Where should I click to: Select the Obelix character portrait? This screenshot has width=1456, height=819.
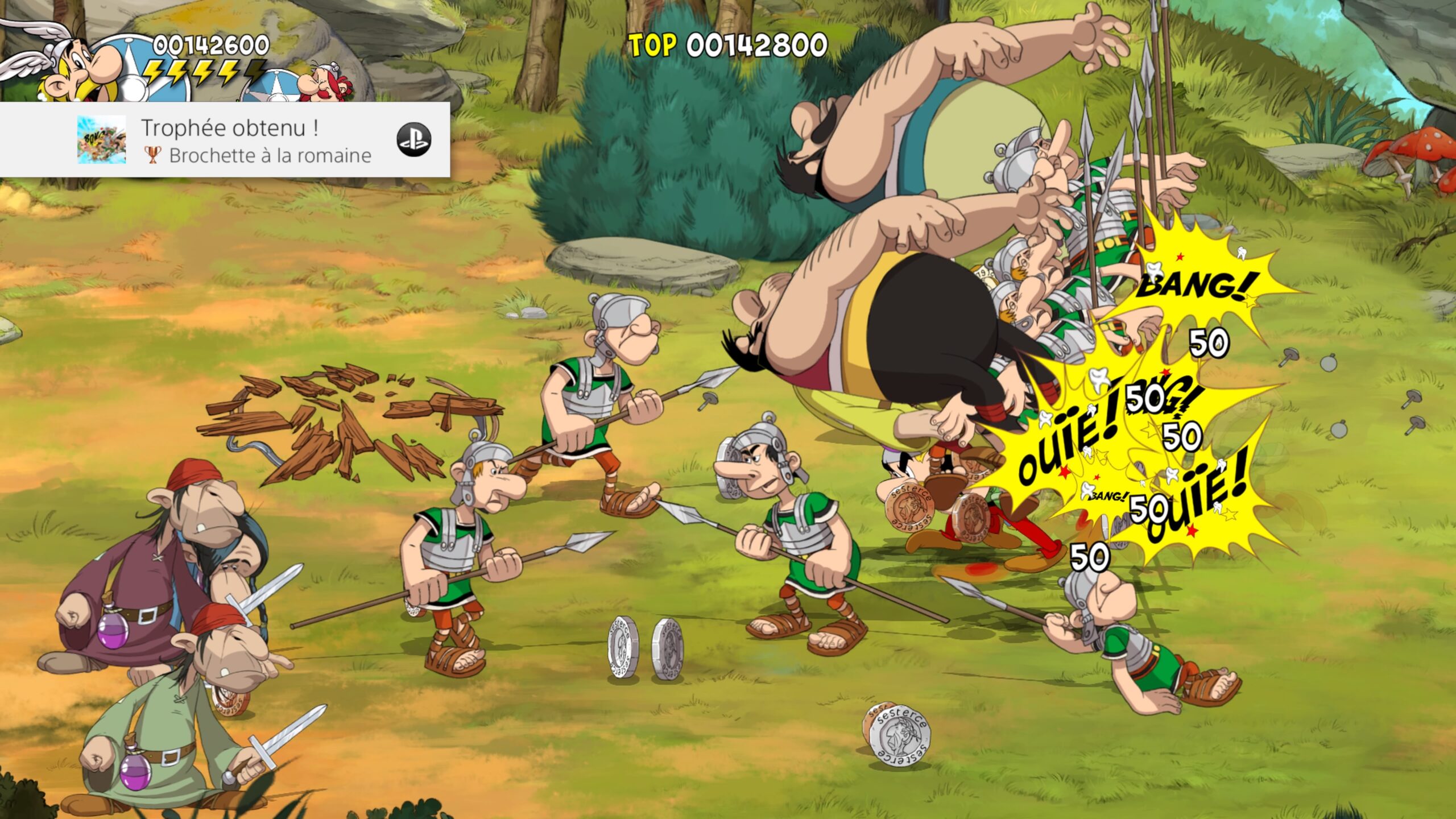325,85
